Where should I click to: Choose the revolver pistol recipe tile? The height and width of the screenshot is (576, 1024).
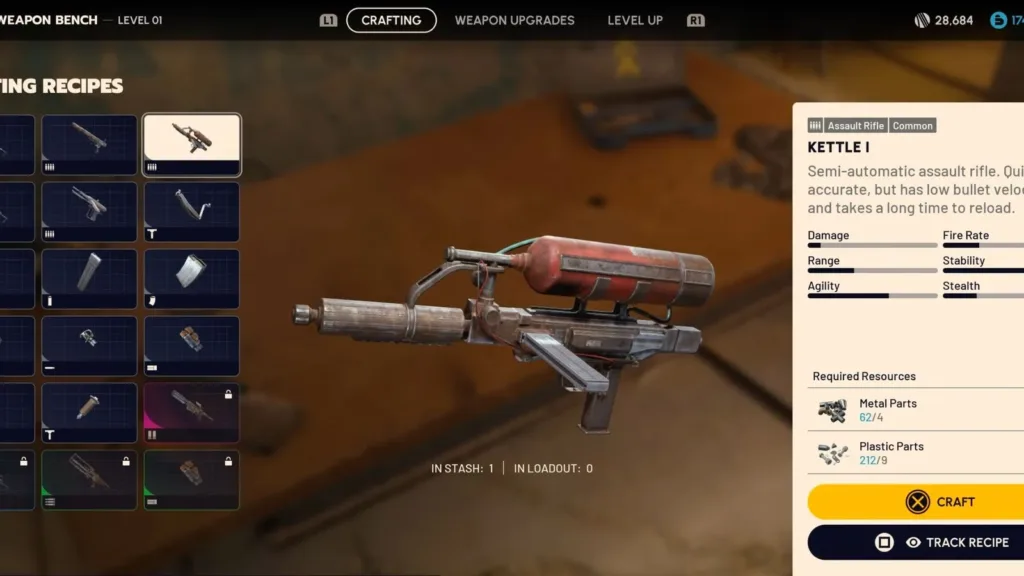[x=89, y=211]
